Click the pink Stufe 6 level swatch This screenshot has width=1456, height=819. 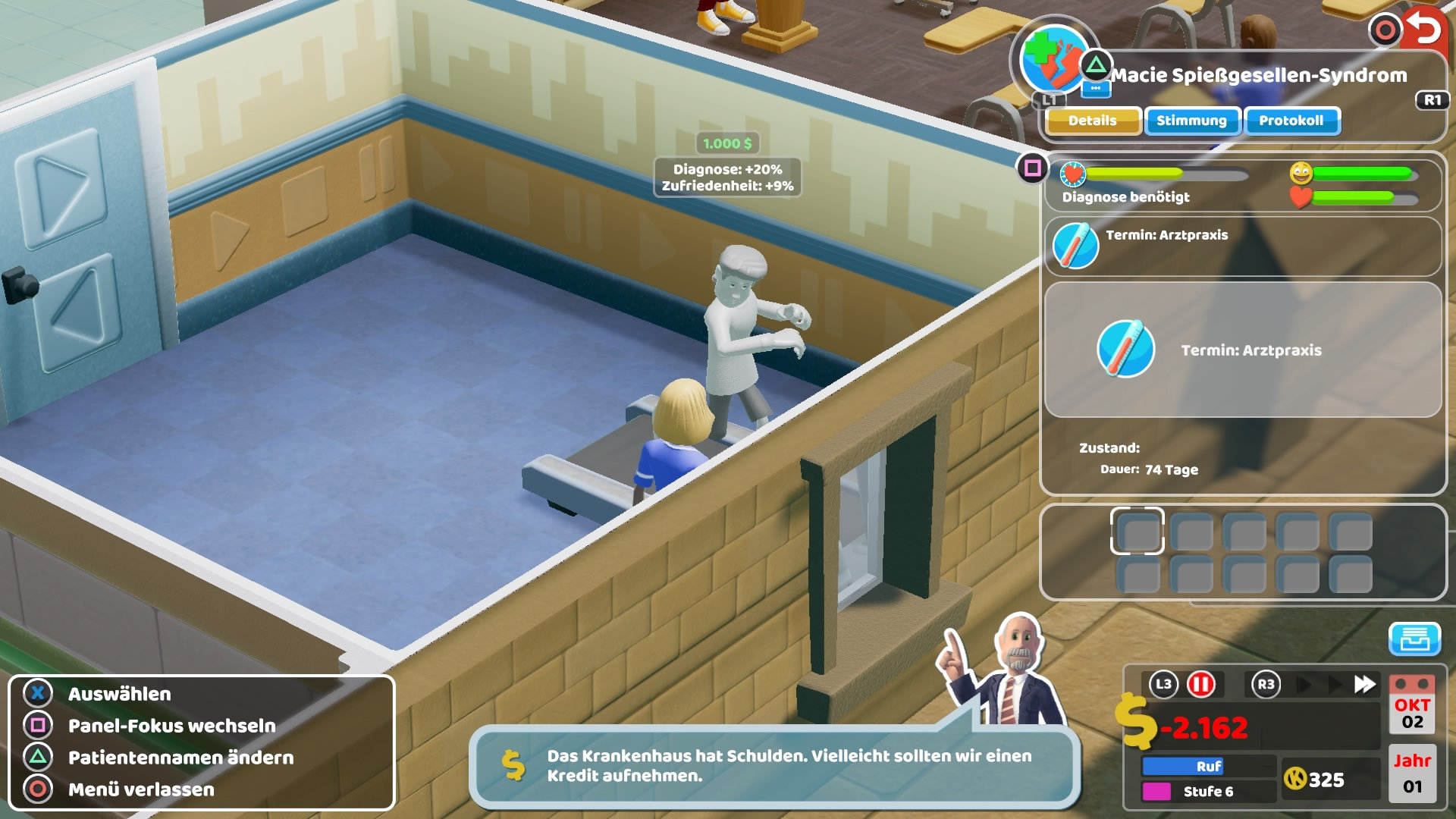click(1156, 790)
